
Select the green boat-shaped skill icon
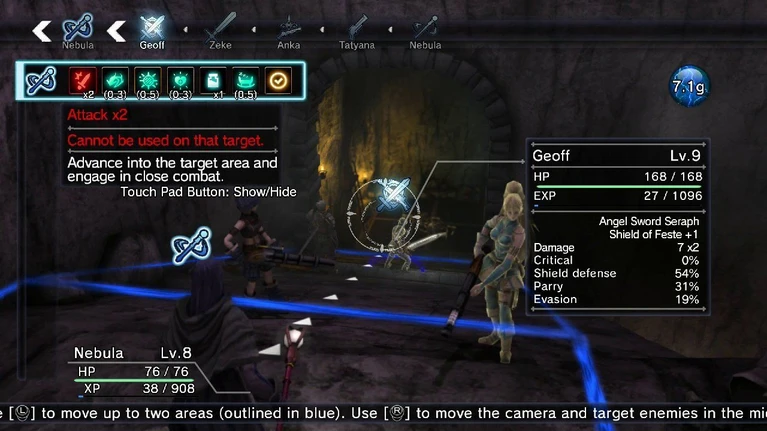click(x=246, y=79)
